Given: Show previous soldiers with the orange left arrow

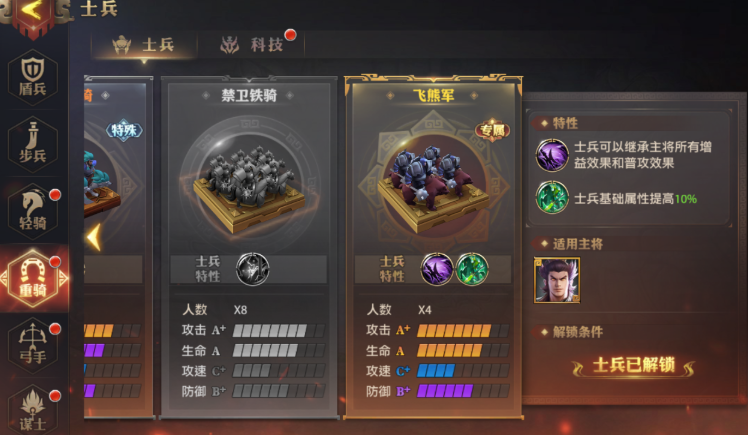Looking at the screenshot, I should coord(94,238).
